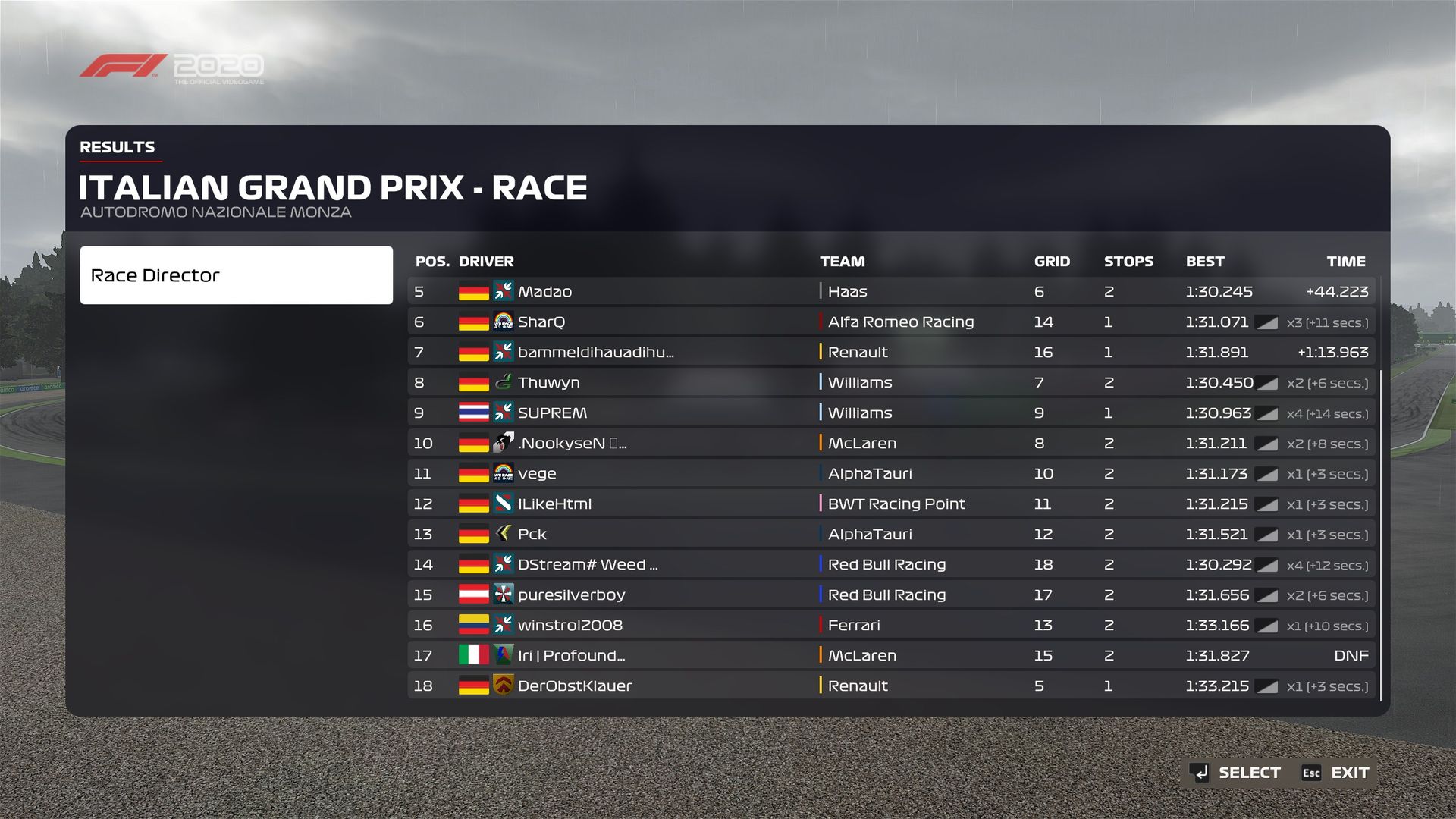Highlight the SUPREM driver row
Screen dimensions: 1456x819
click(x=891, y=413)
